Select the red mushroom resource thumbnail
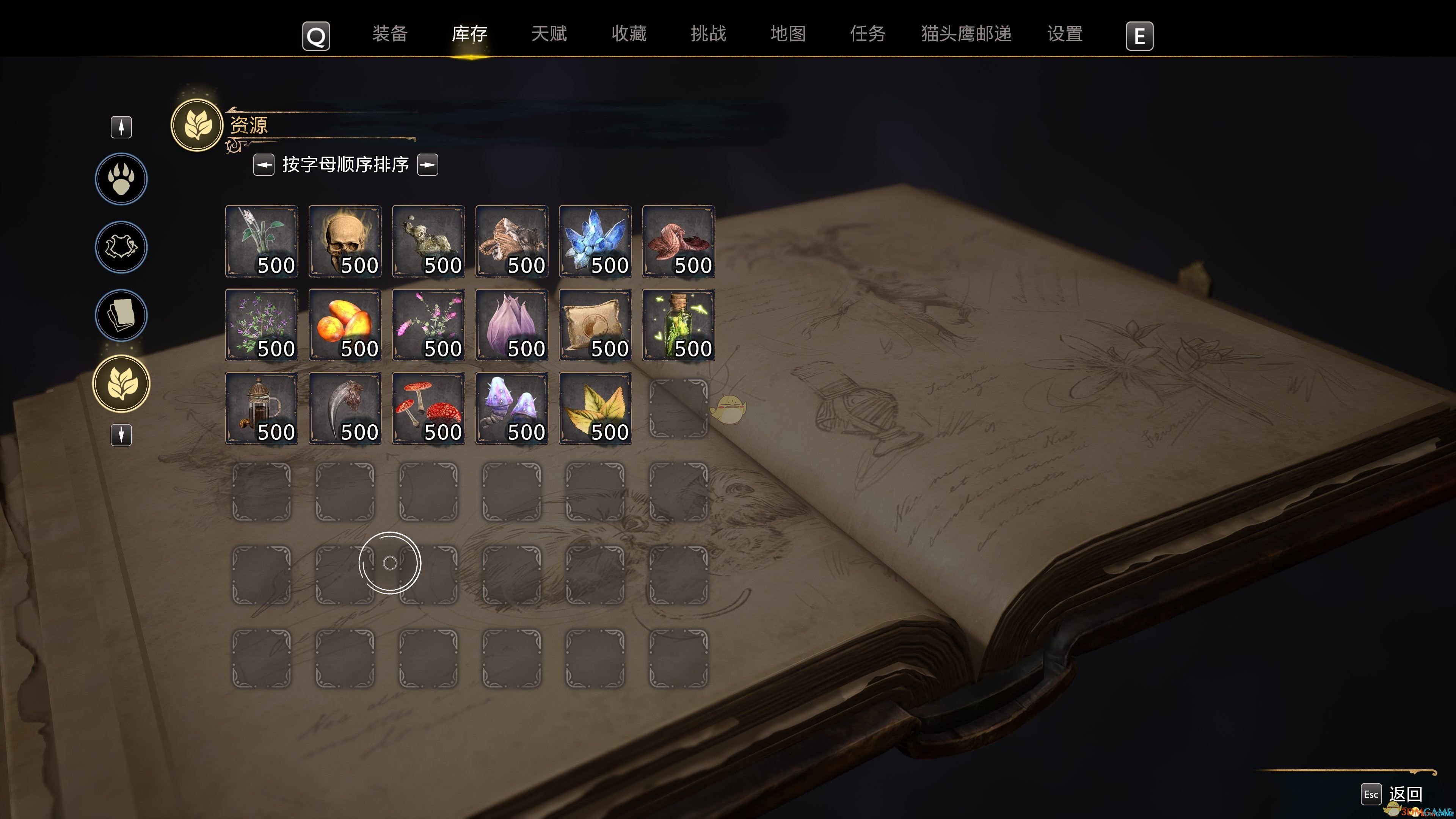This screenshot has height=819, width=1456. (428, 408)
